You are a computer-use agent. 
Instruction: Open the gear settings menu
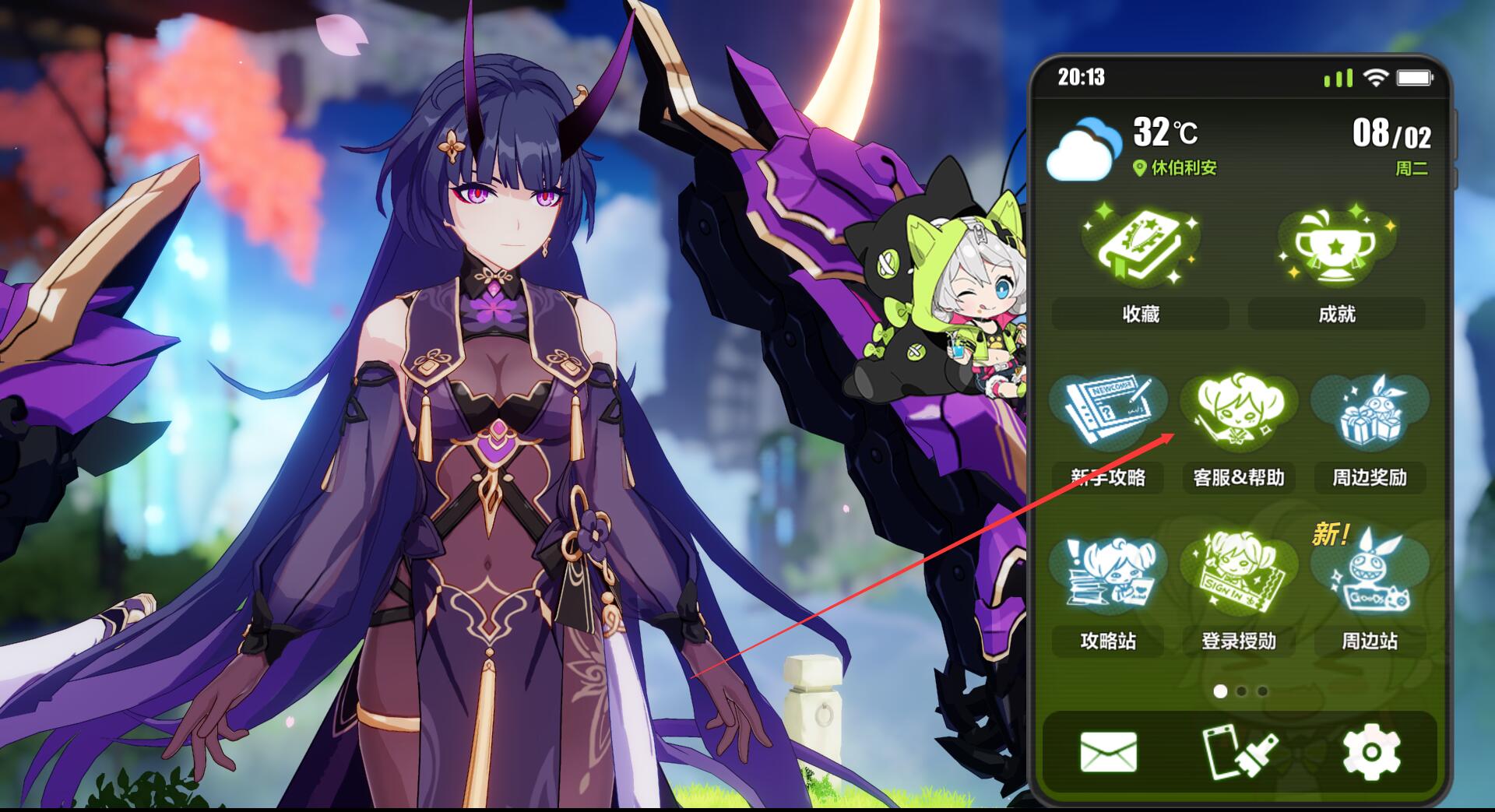tap(1371, 753)
